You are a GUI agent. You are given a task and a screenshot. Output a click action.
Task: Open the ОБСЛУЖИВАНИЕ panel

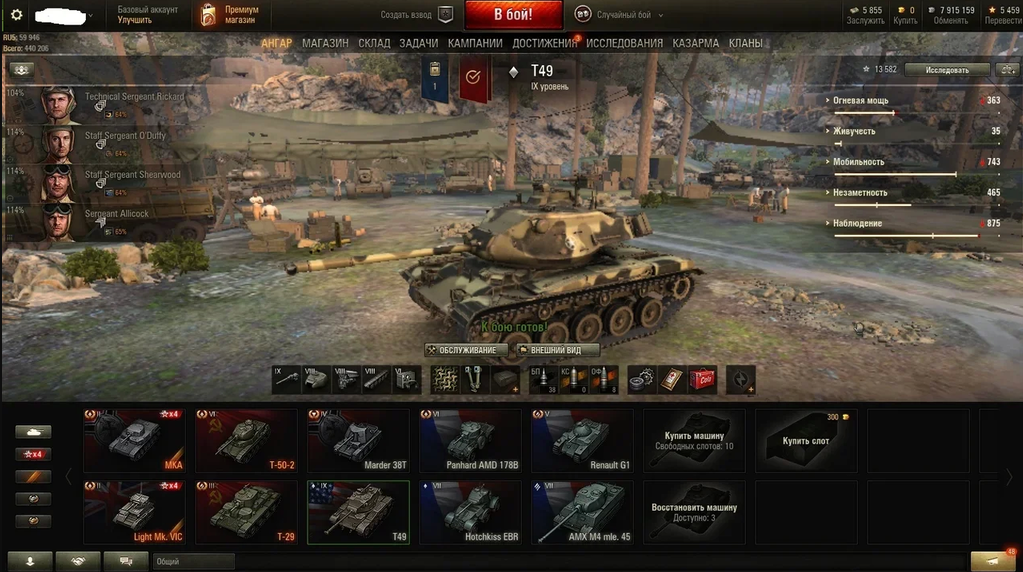click(466, 350)
